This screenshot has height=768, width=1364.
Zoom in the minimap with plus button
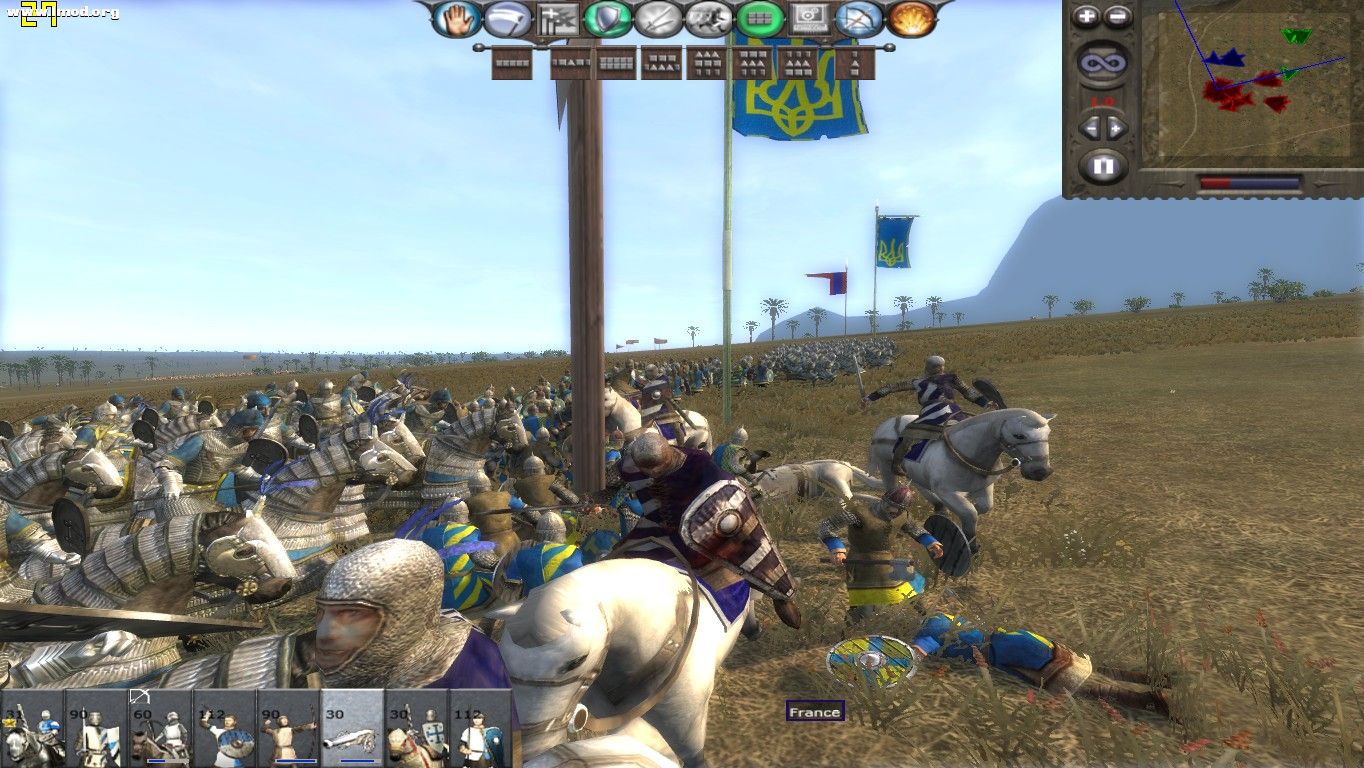pos(1087,15)
